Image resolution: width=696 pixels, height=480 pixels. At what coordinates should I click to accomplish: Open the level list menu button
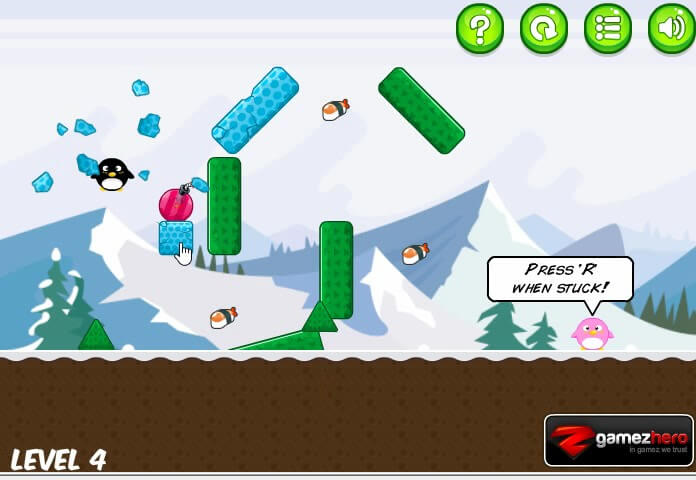click(x=608, y=28)
